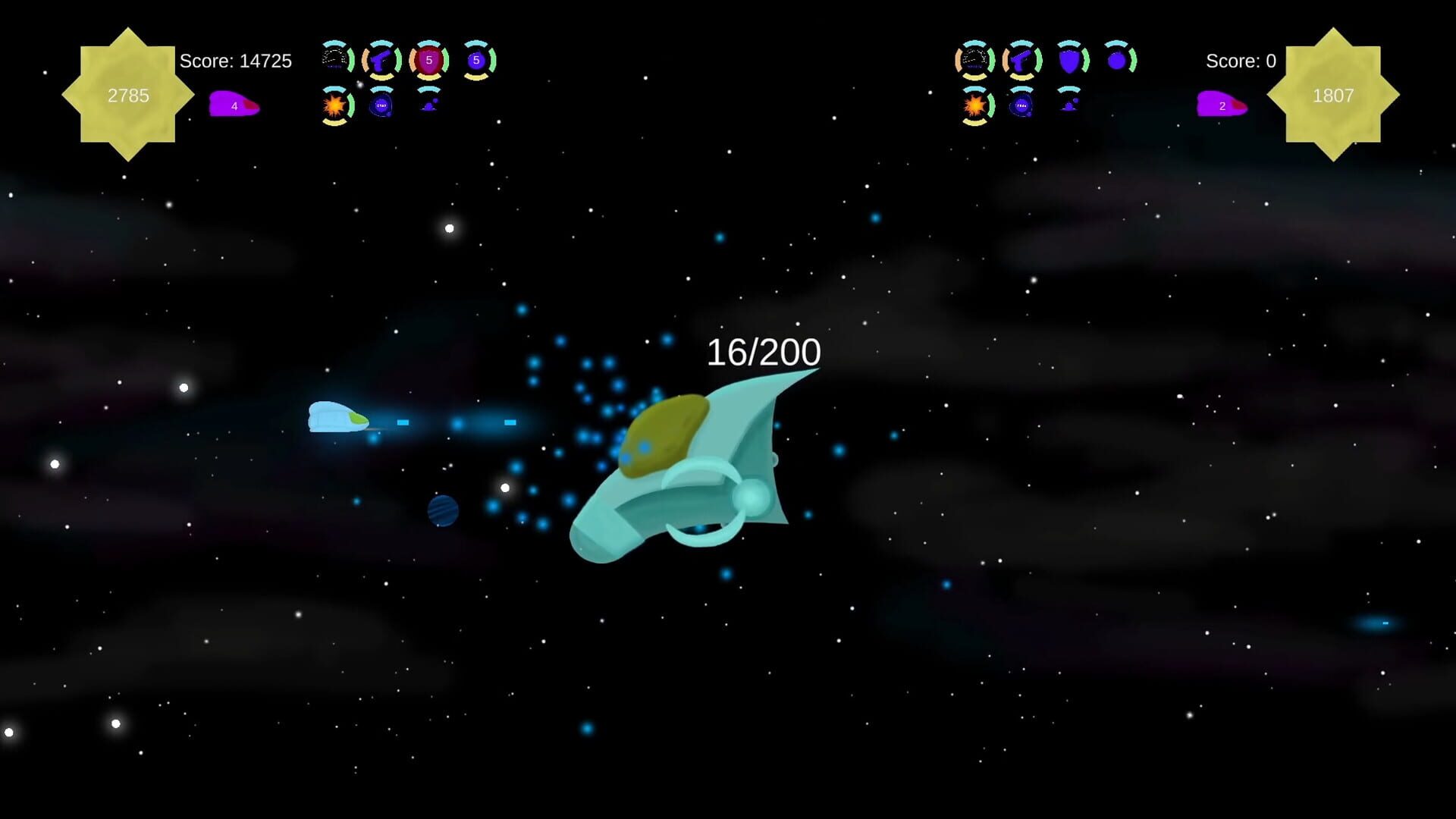This screenshot has height=819, width=1456.
Task: Open the planet orbit ability icon
Action: click(x=381, y=106)
